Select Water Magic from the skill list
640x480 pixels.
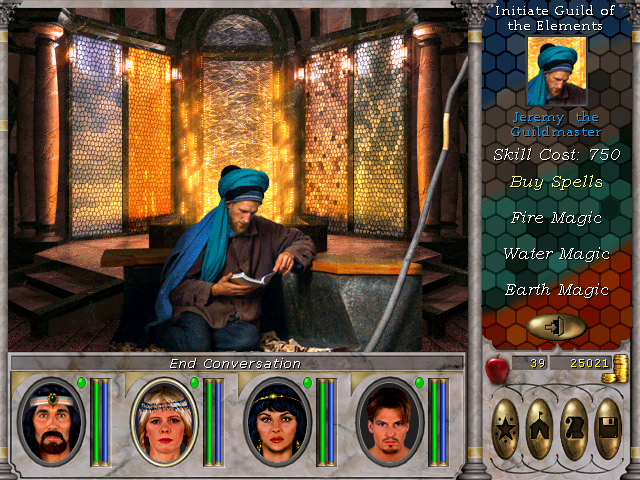556,254
